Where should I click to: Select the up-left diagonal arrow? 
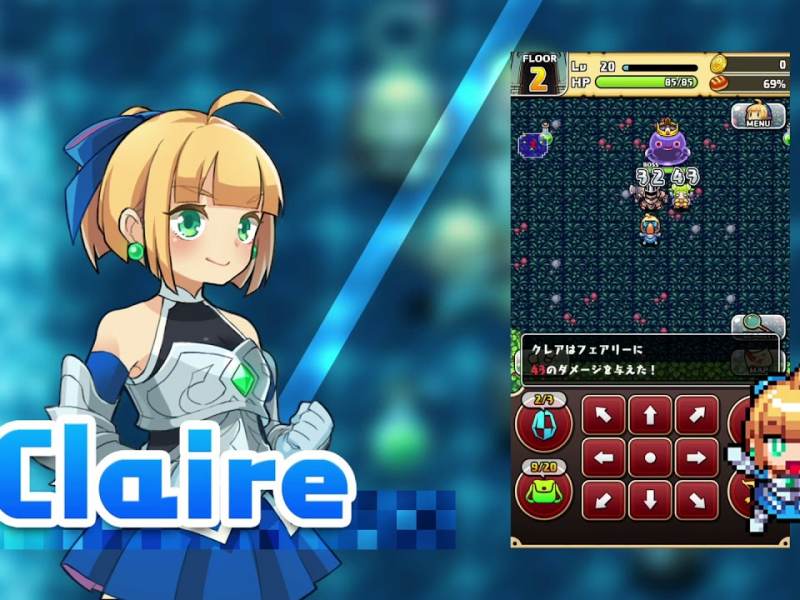tap(603, 415)
